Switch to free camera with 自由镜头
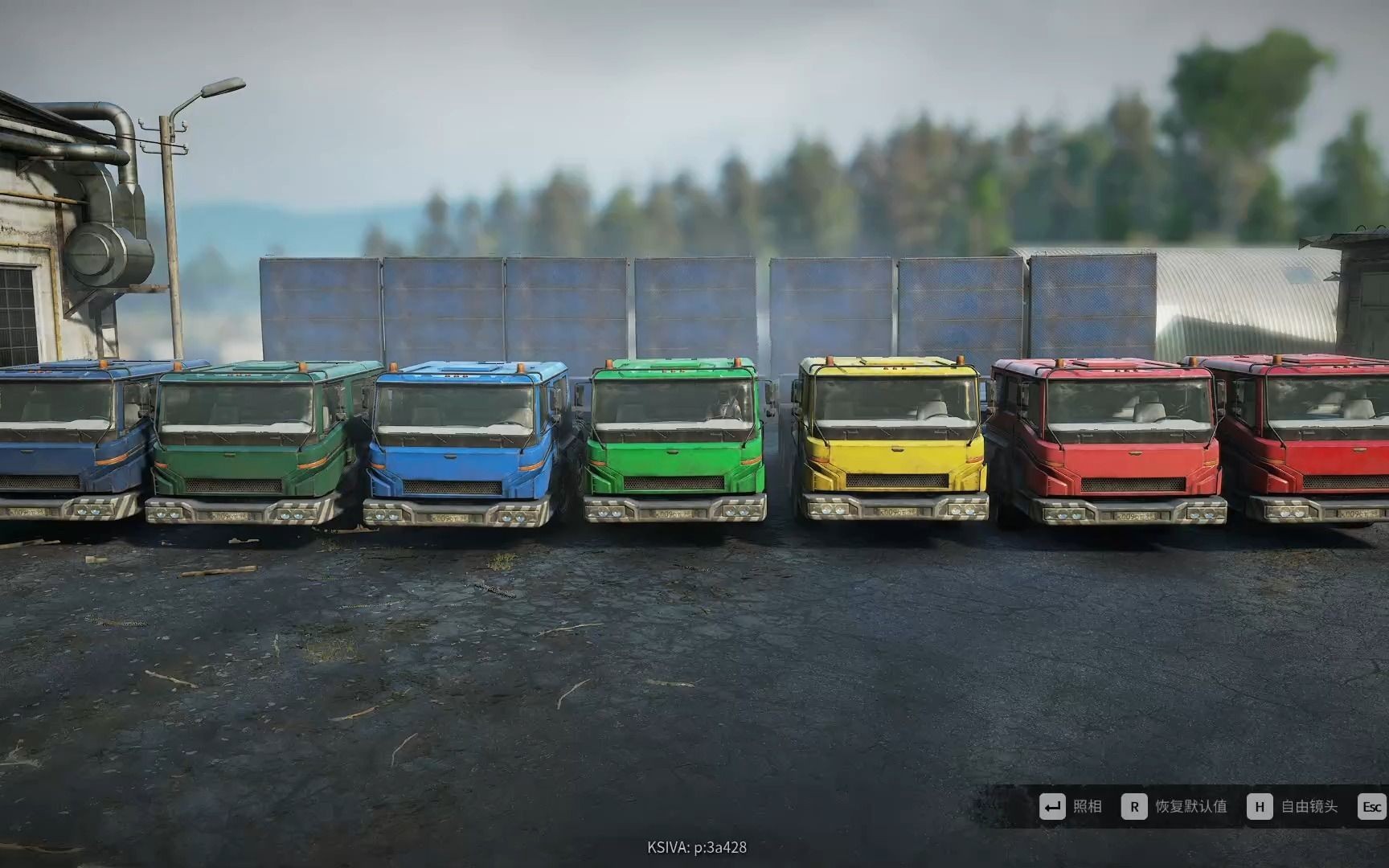 (1293, 807)
